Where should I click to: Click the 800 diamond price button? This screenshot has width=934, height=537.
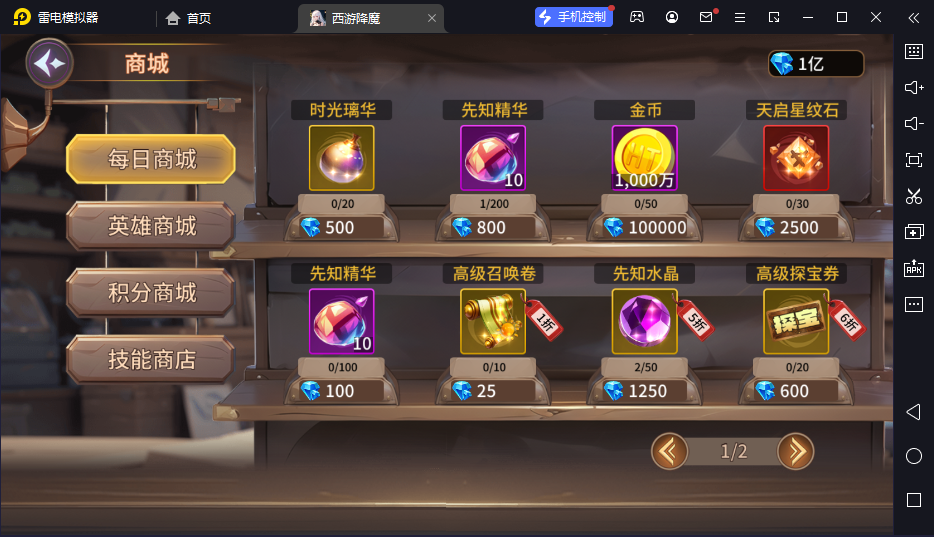pyautogui.click(x=492, y=227)
